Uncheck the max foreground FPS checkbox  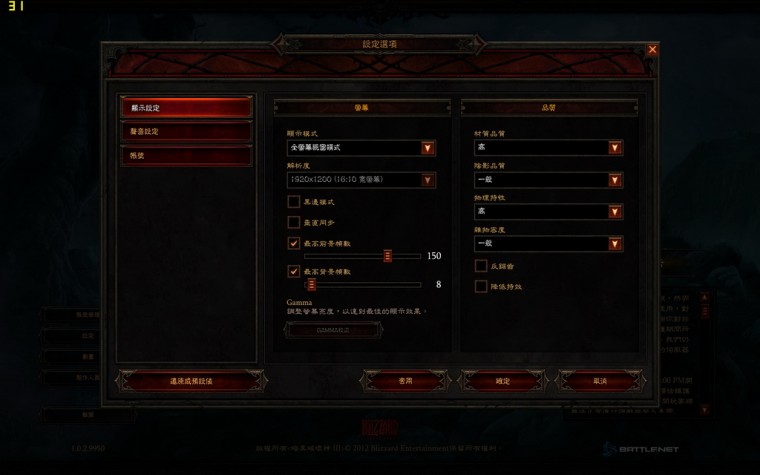pos(294,243)
